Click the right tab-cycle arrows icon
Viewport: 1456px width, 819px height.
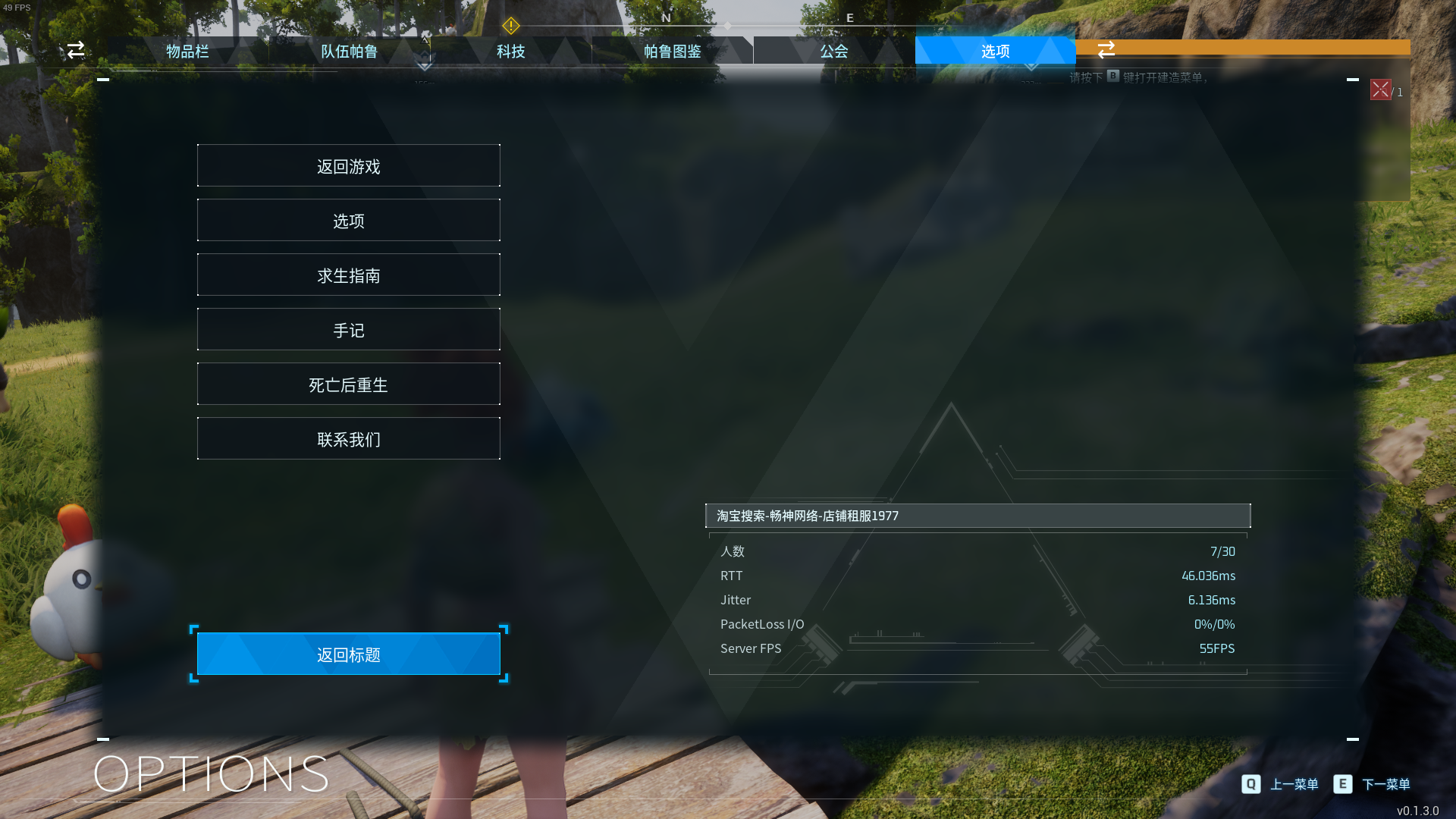click(x=1106, y=50)
